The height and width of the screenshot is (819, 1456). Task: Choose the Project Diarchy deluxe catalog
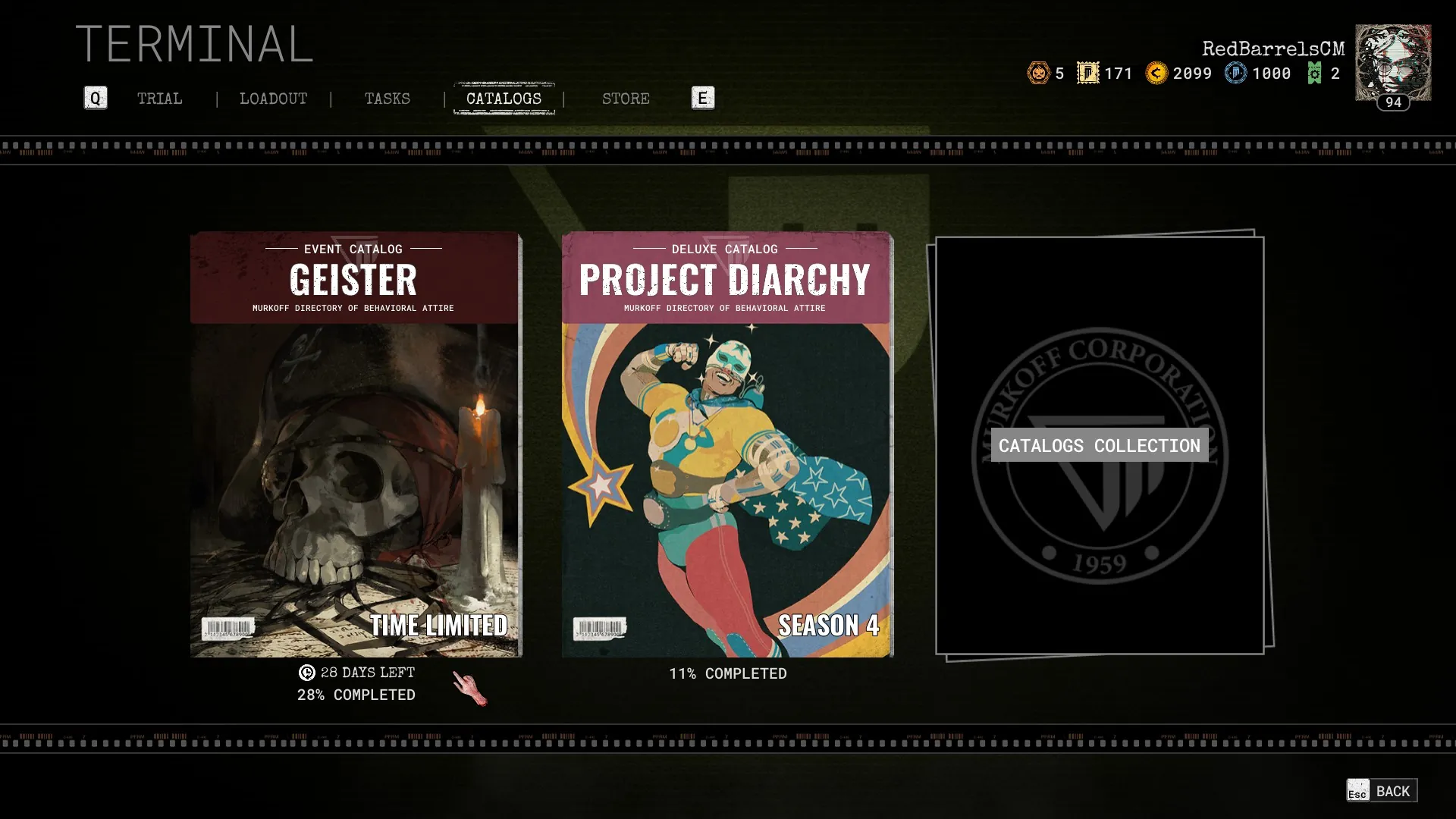point(726,444)
